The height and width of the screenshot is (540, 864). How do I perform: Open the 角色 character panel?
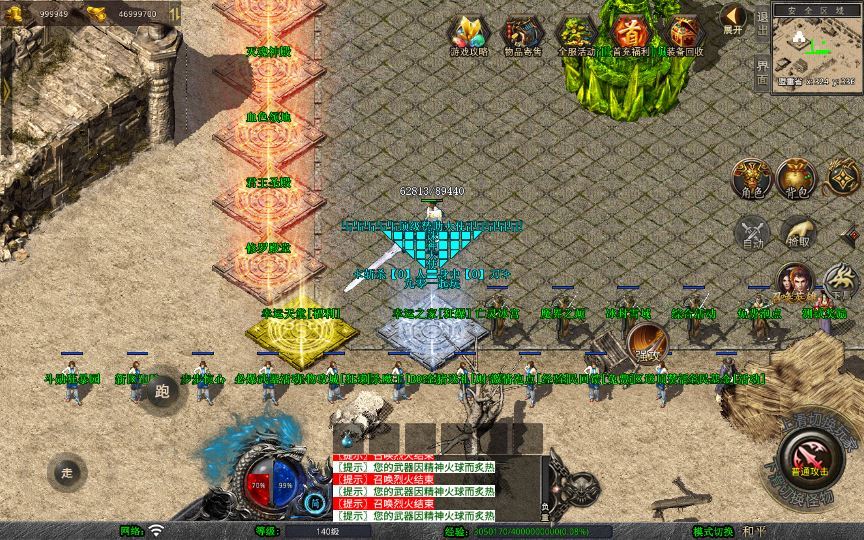pyautogui.click(x=750, y=178)
